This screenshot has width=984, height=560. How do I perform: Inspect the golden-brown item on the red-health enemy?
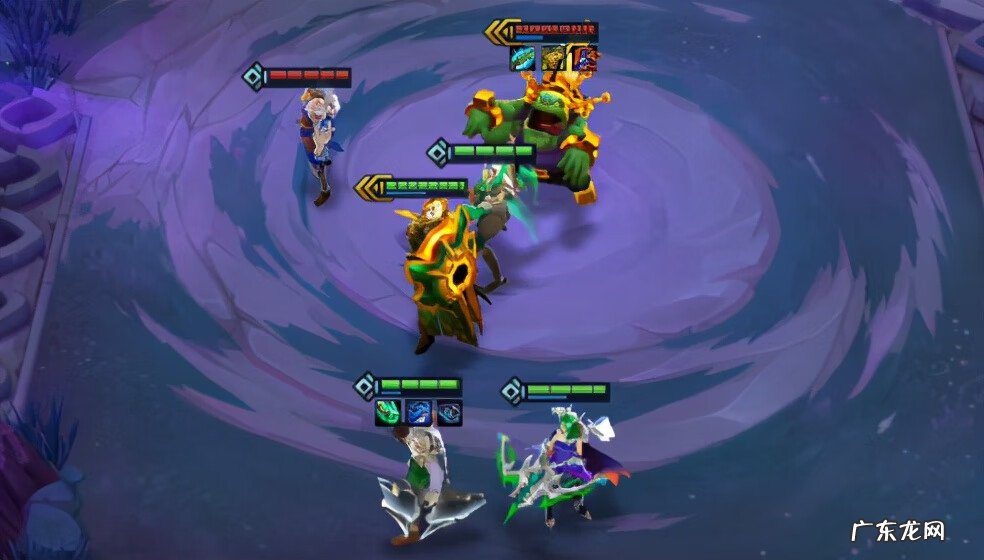[x=554, y=59]
